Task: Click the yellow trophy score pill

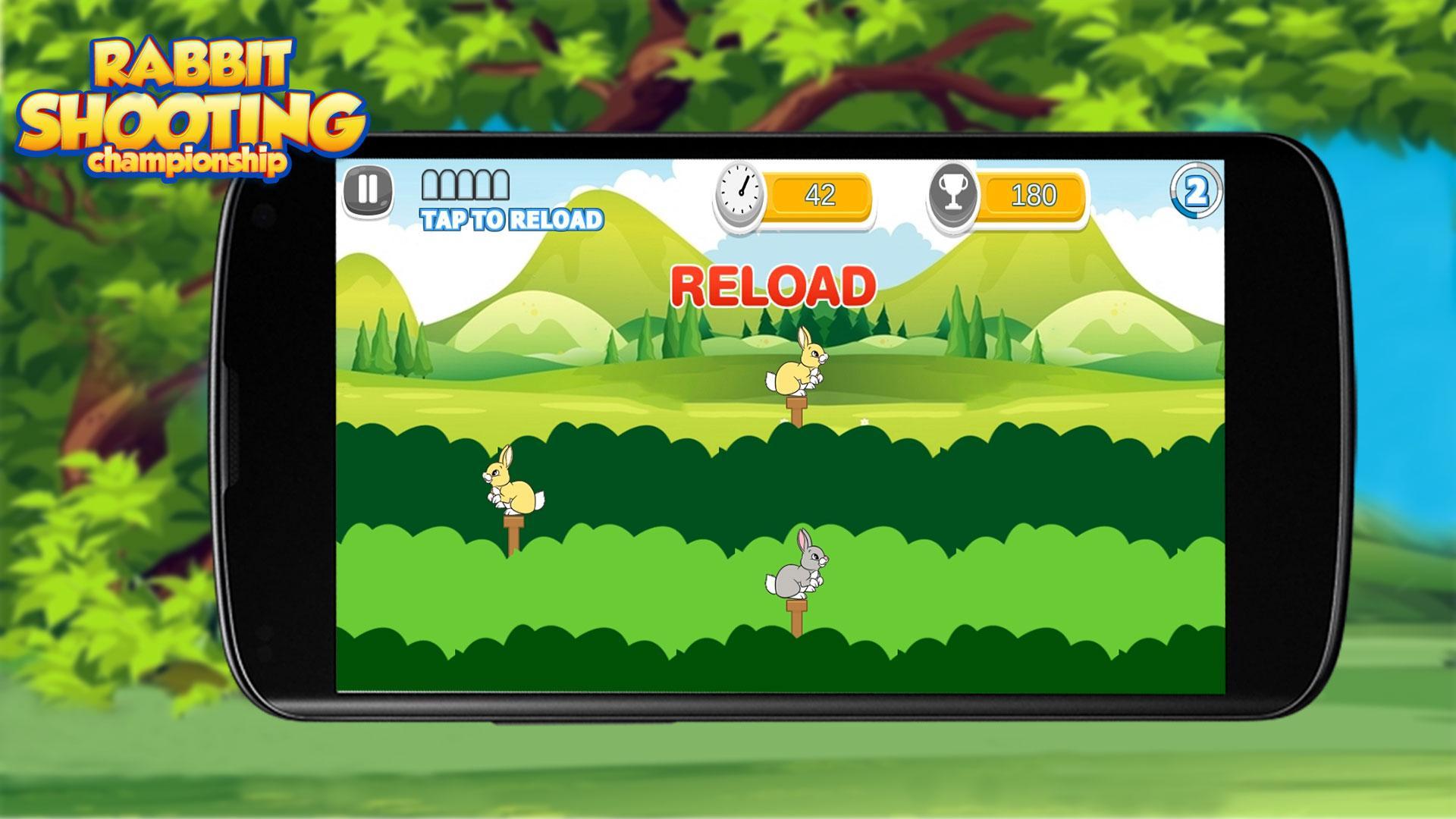Action: pos(1033,195)
